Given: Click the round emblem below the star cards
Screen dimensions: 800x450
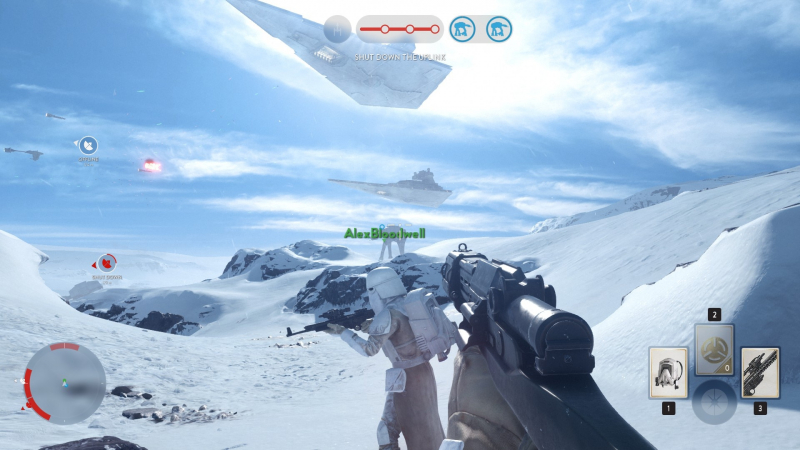Looking at the screenshot, I should click(714, 402).
